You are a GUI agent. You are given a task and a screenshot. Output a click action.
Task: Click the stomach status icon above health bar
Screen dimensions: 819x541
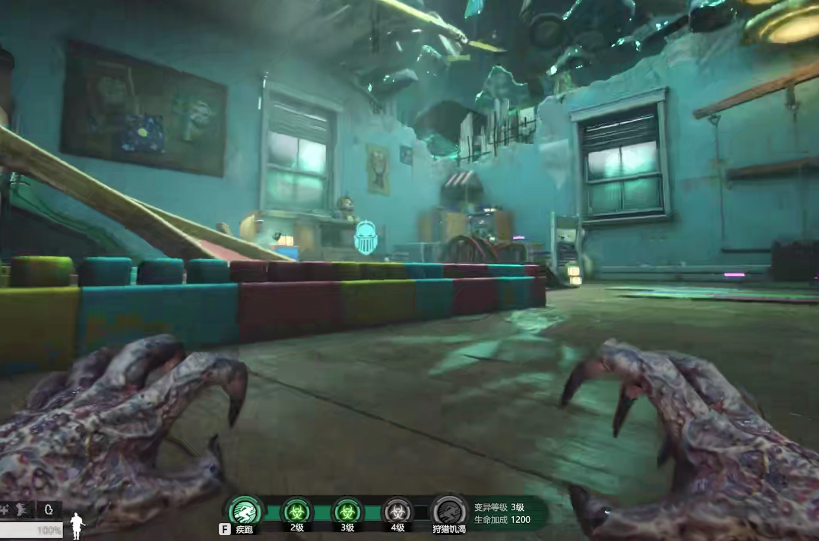coord(49,509)
